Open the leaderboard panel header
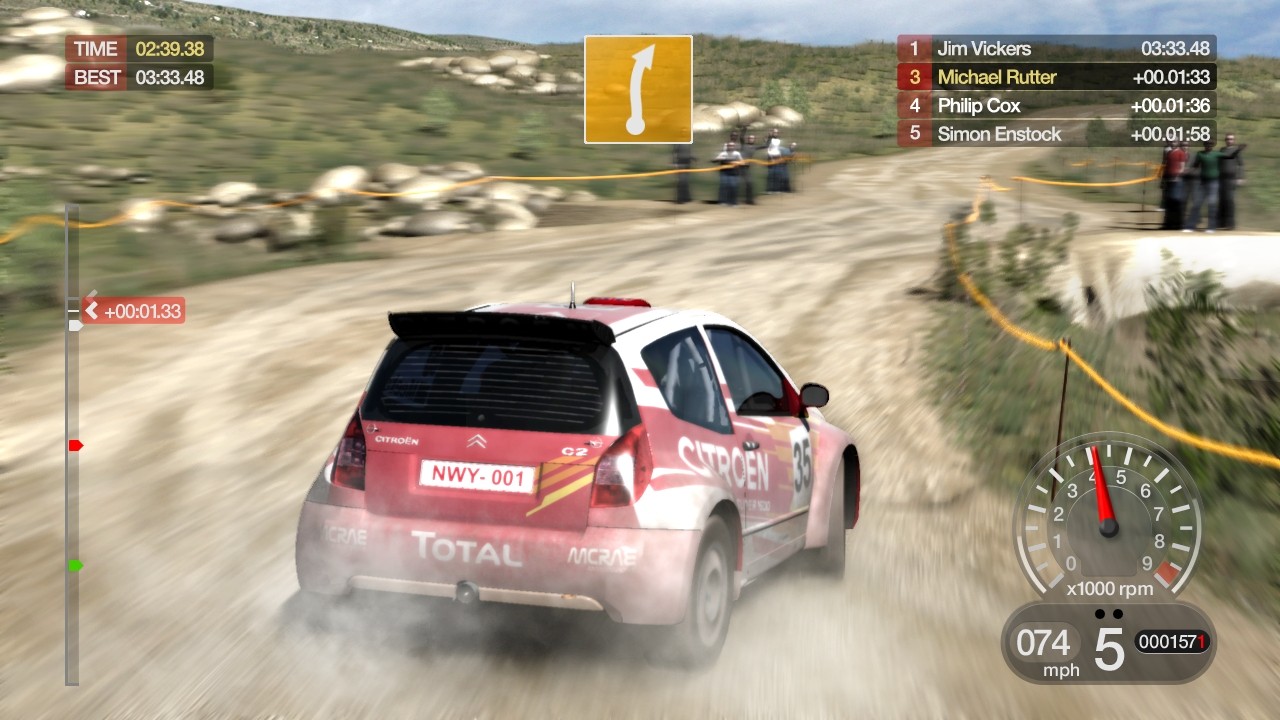Screen dimensions: 1280x720 click(1056, 48)
